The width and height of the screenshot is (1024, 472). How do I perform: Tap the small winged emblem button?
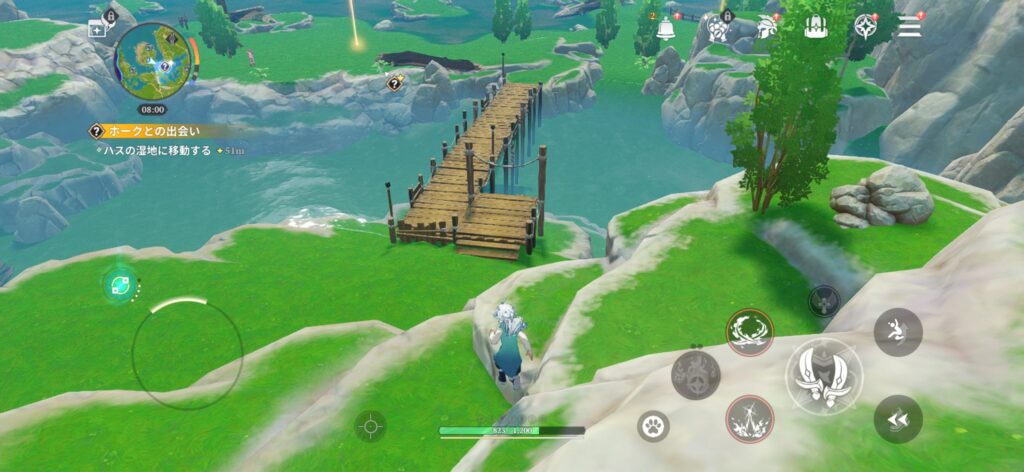pyautogui.click(x=824, y=300)
